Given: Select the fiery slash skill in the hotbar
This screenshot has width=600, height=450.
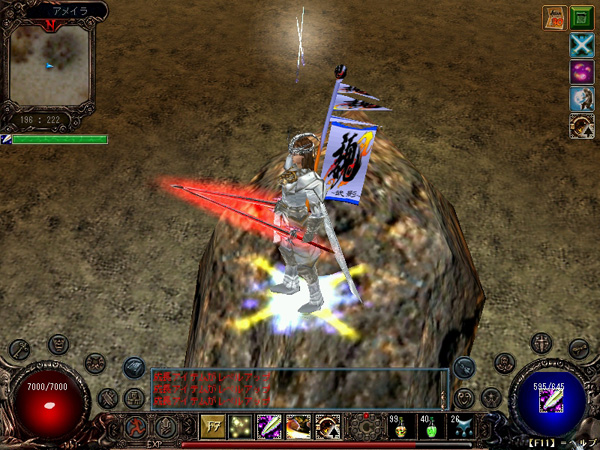Looking at the screenshot, I should pyautogui.click(x=298, y=427).
